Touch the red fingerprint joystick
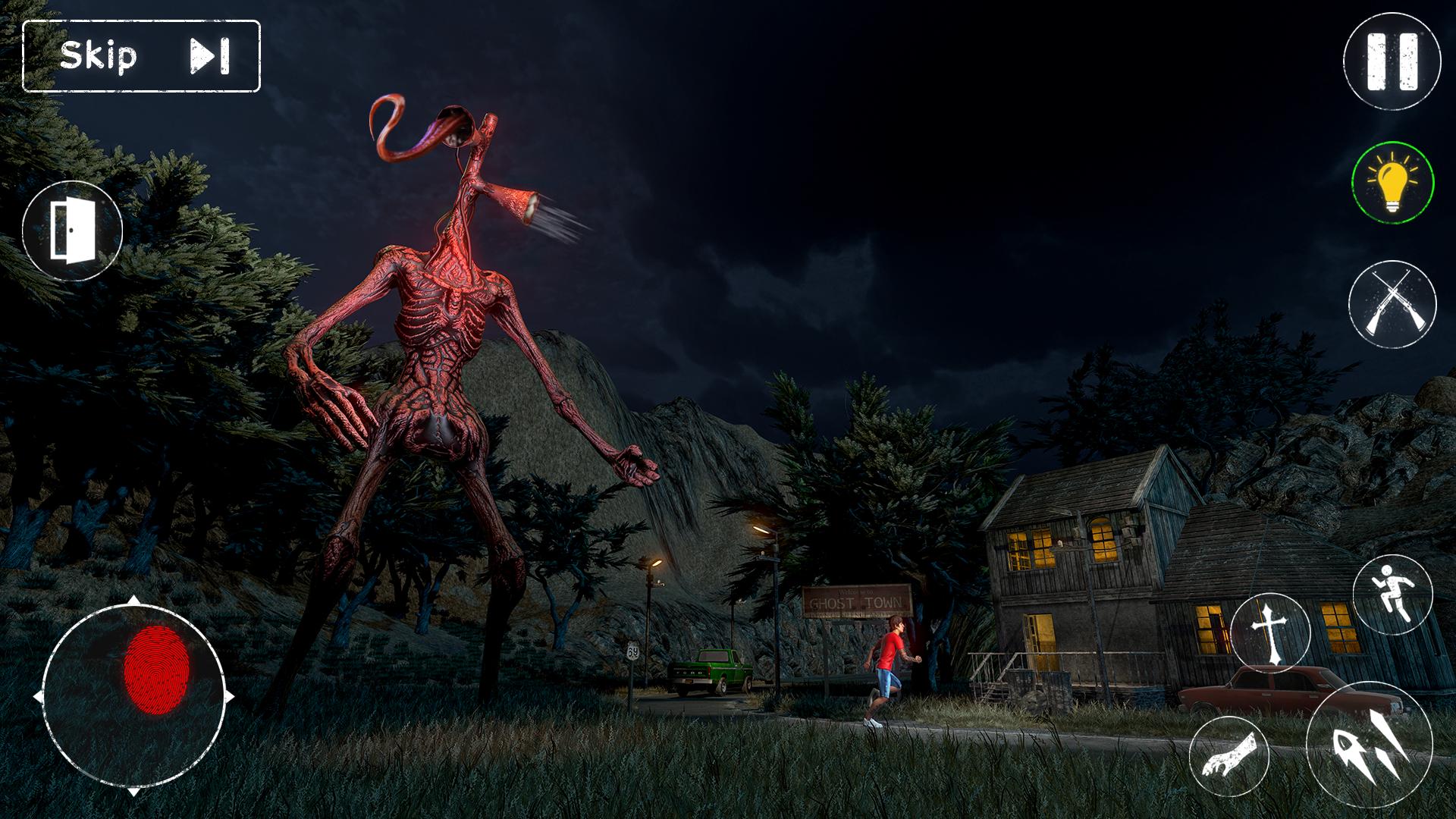 tap(154, 670)
